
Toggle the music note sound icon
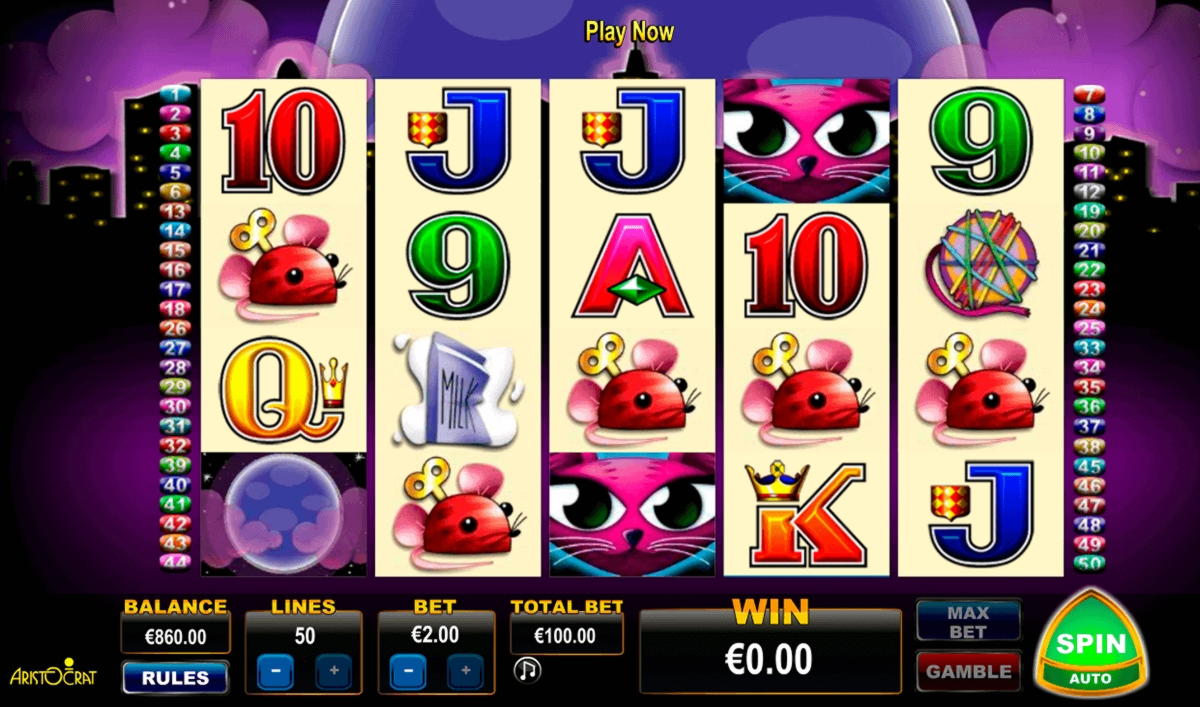(x=526, y=670)
